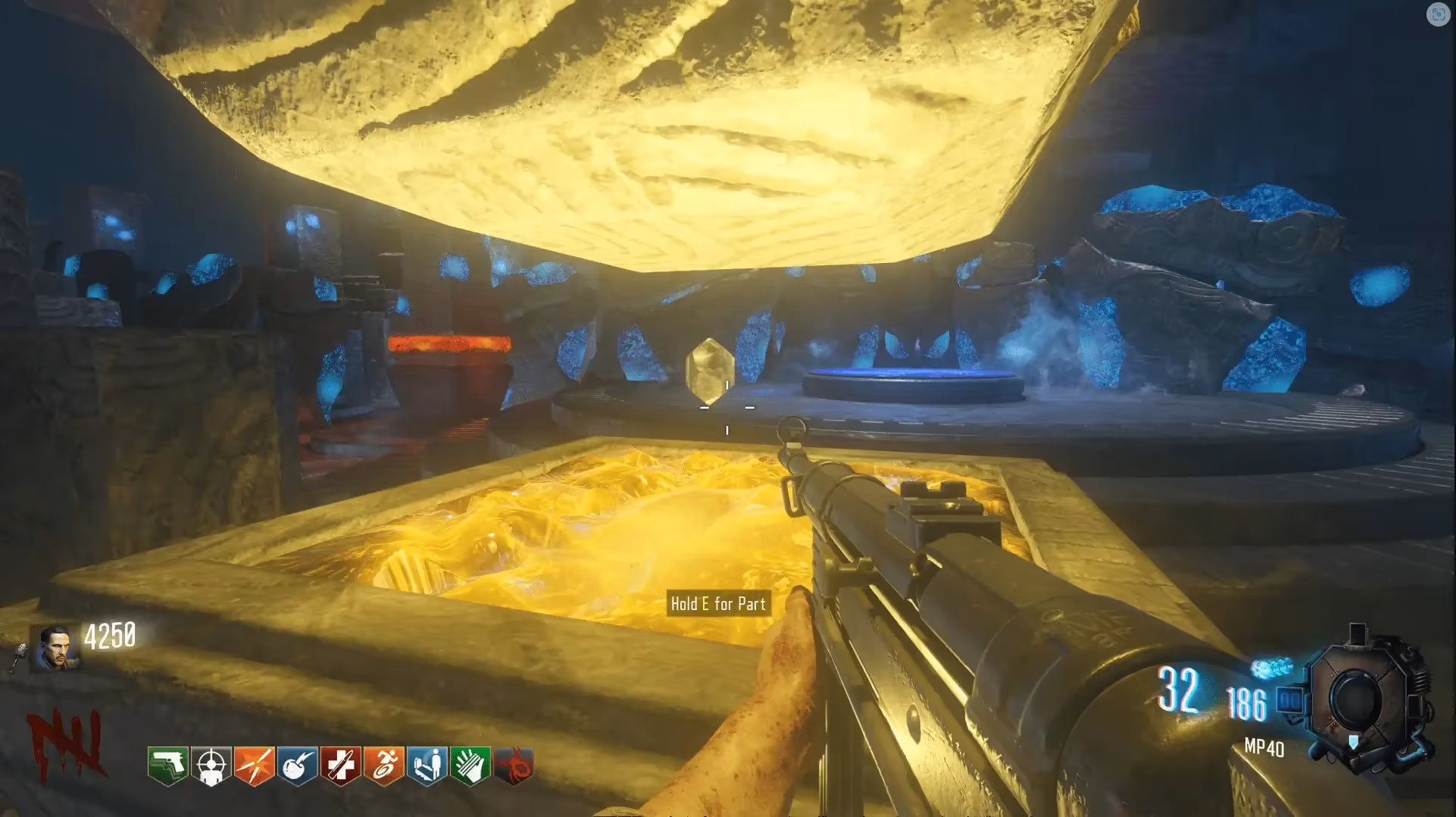Screen dimensions: 1456x817
Task: Select the Deadshot crosshair perk icon
Action: (x=211, y=765)
